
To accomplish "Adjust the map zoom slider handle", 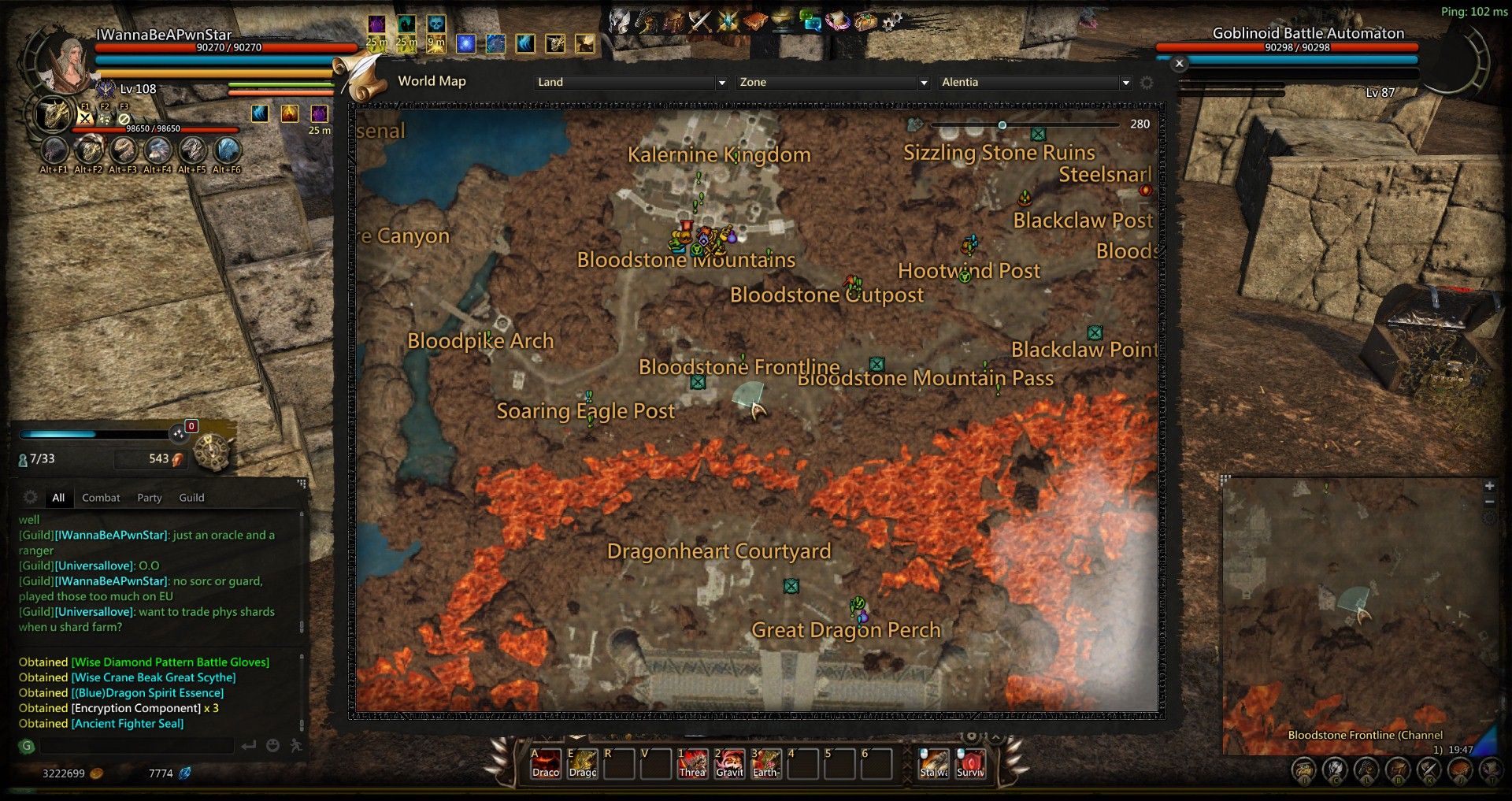I will point(1002,125).
